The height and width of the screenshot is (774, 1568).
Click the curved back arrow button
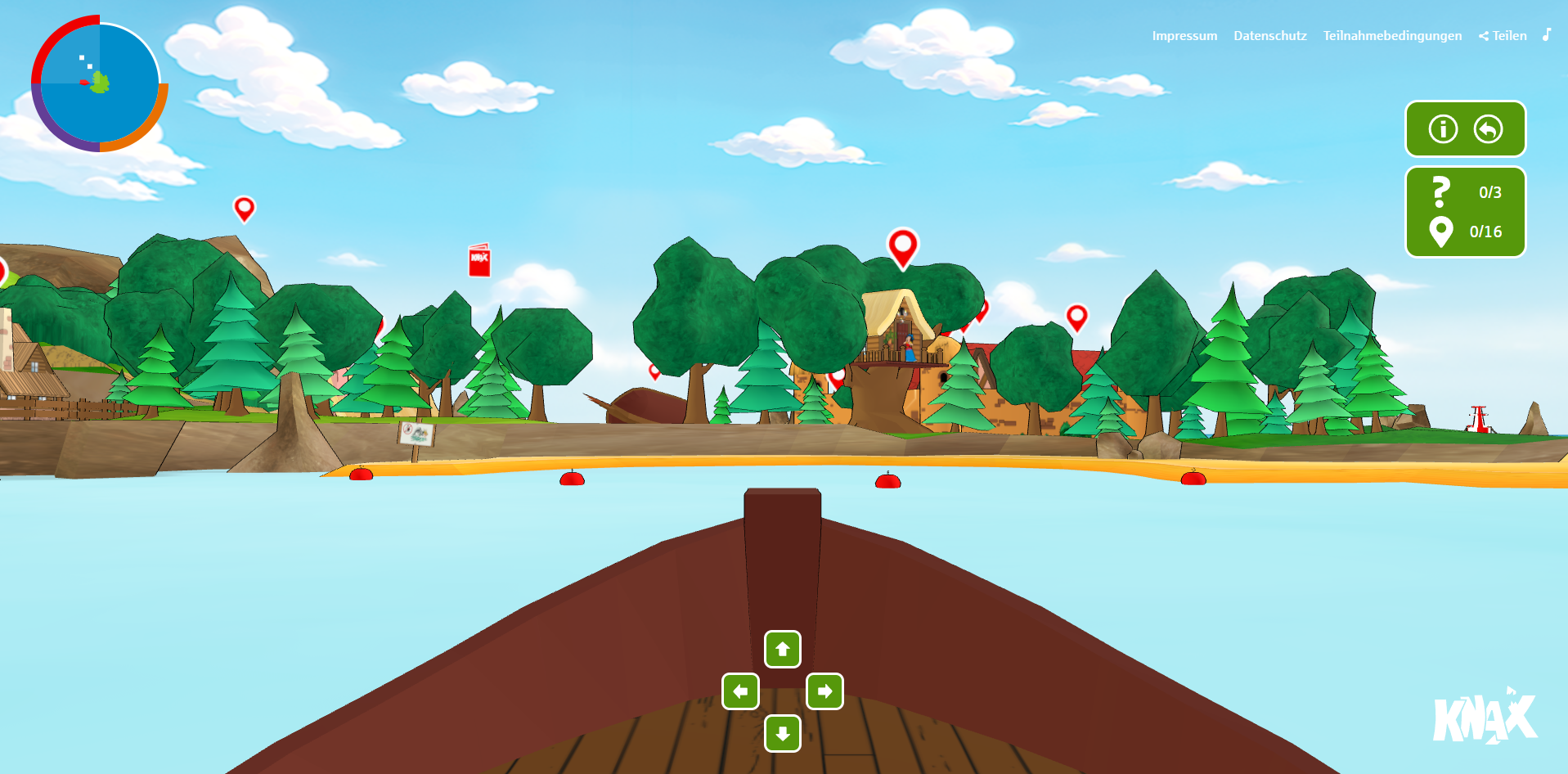point(1488,129)
